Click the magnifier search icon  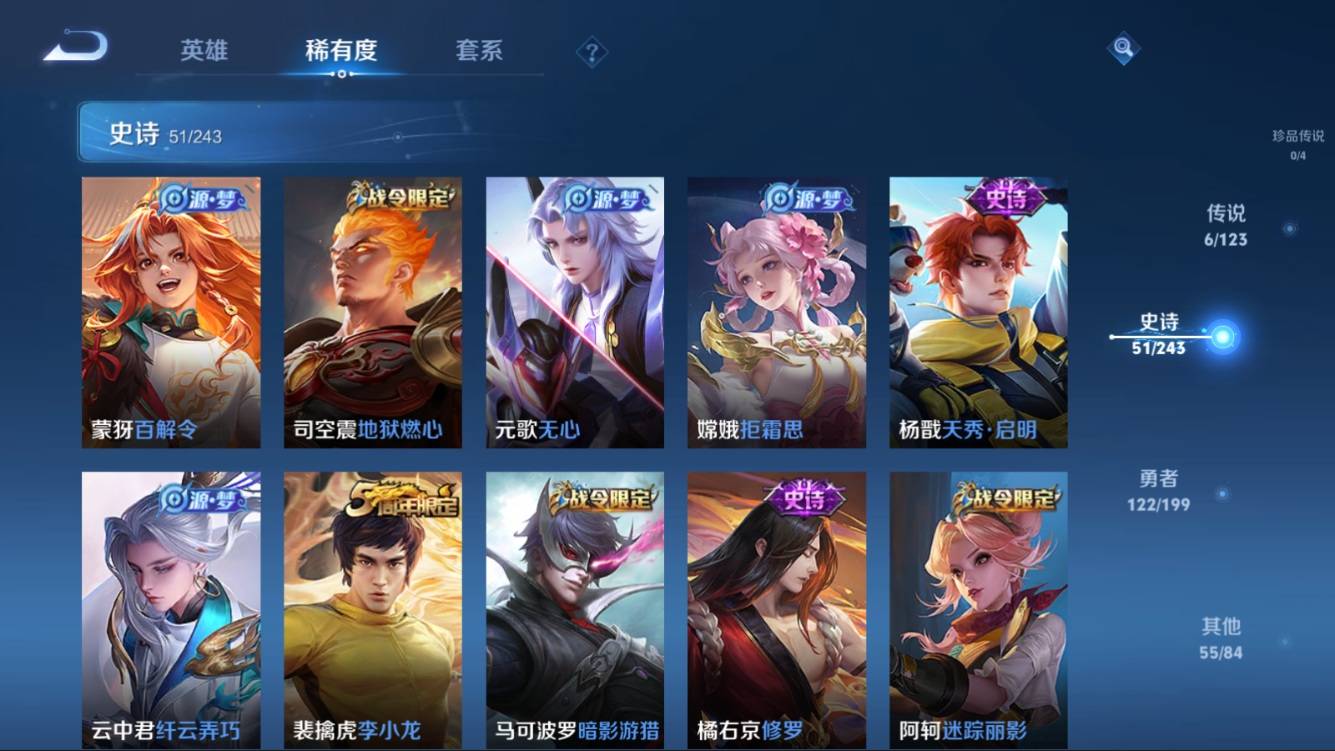click(1123, 47)
